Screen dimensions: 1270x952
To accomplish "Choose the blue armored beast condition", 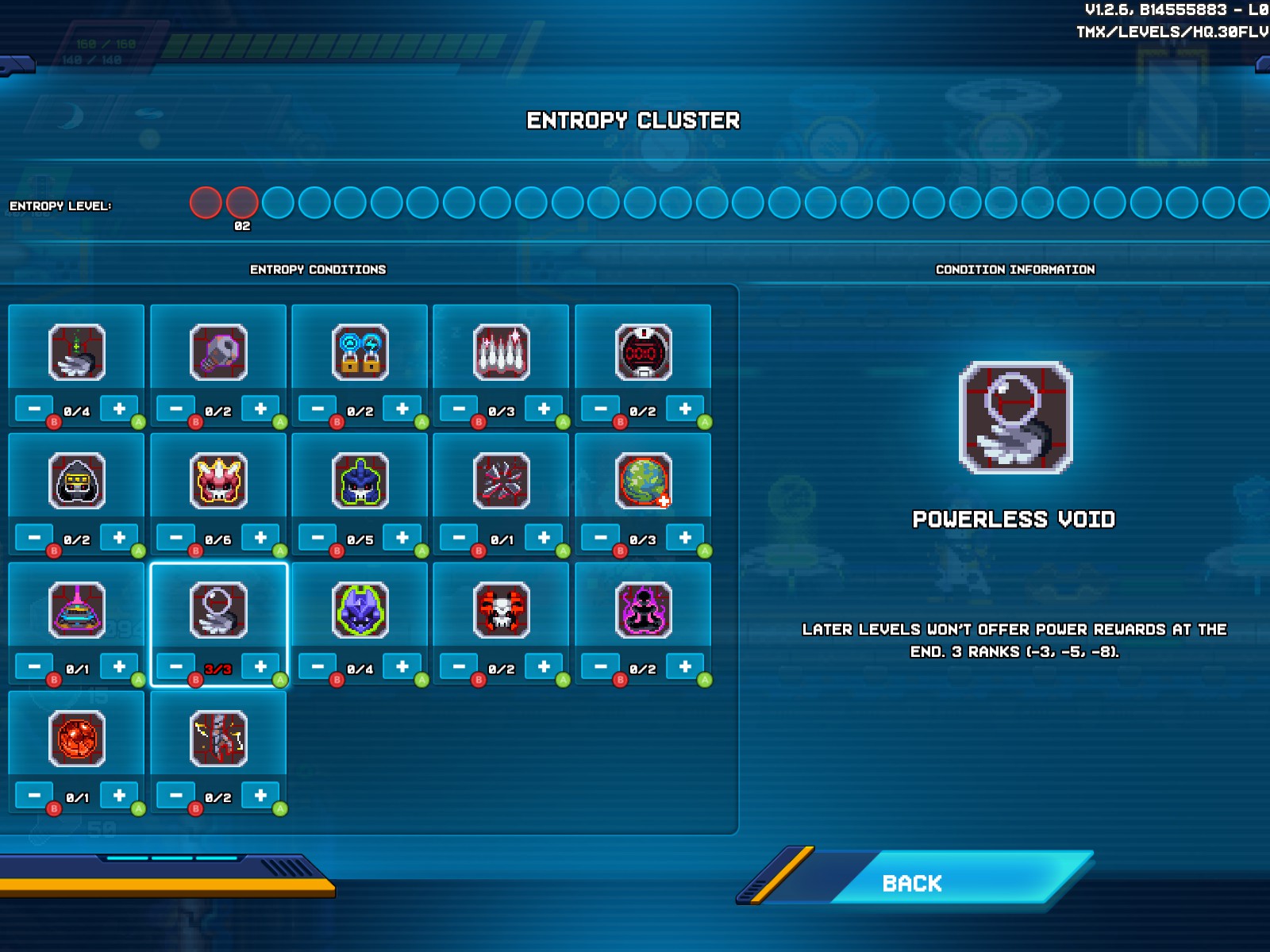I will coord(360,481).
